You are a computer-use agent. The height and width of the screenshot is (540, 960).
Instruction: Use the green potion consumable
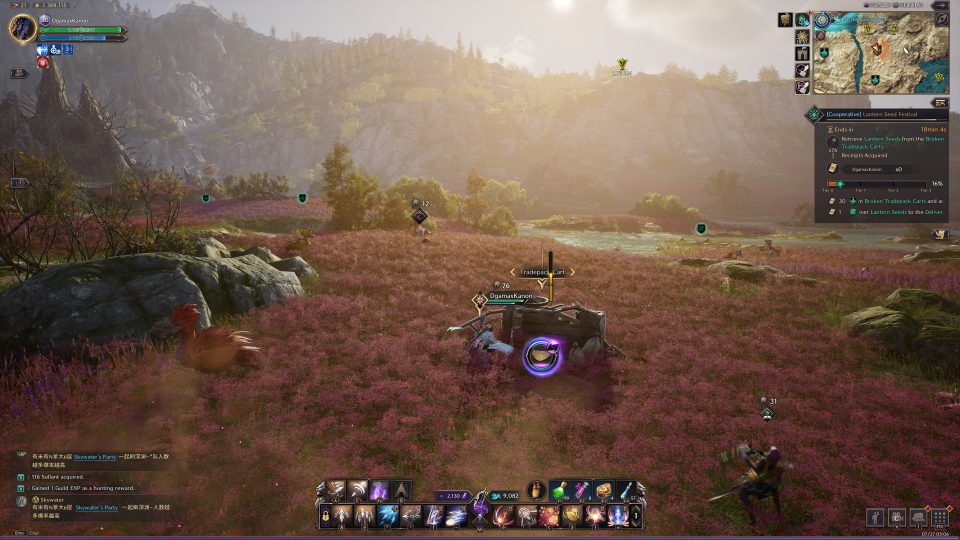(559, 491)
